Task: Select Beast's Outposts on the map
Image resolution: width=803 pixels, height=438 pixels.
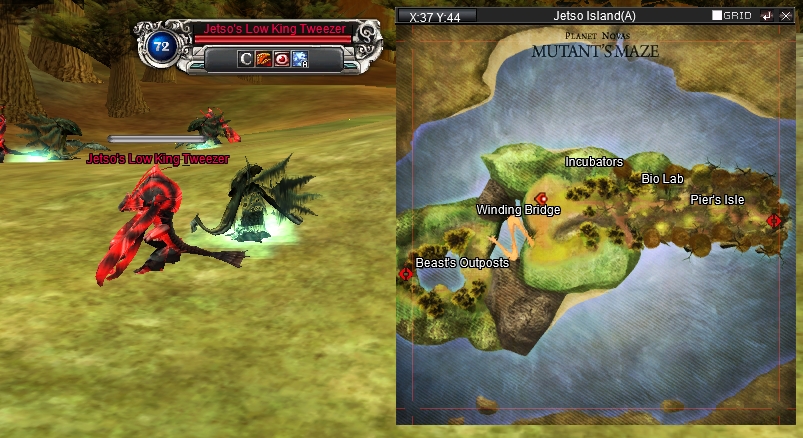Action: point(462,263)
